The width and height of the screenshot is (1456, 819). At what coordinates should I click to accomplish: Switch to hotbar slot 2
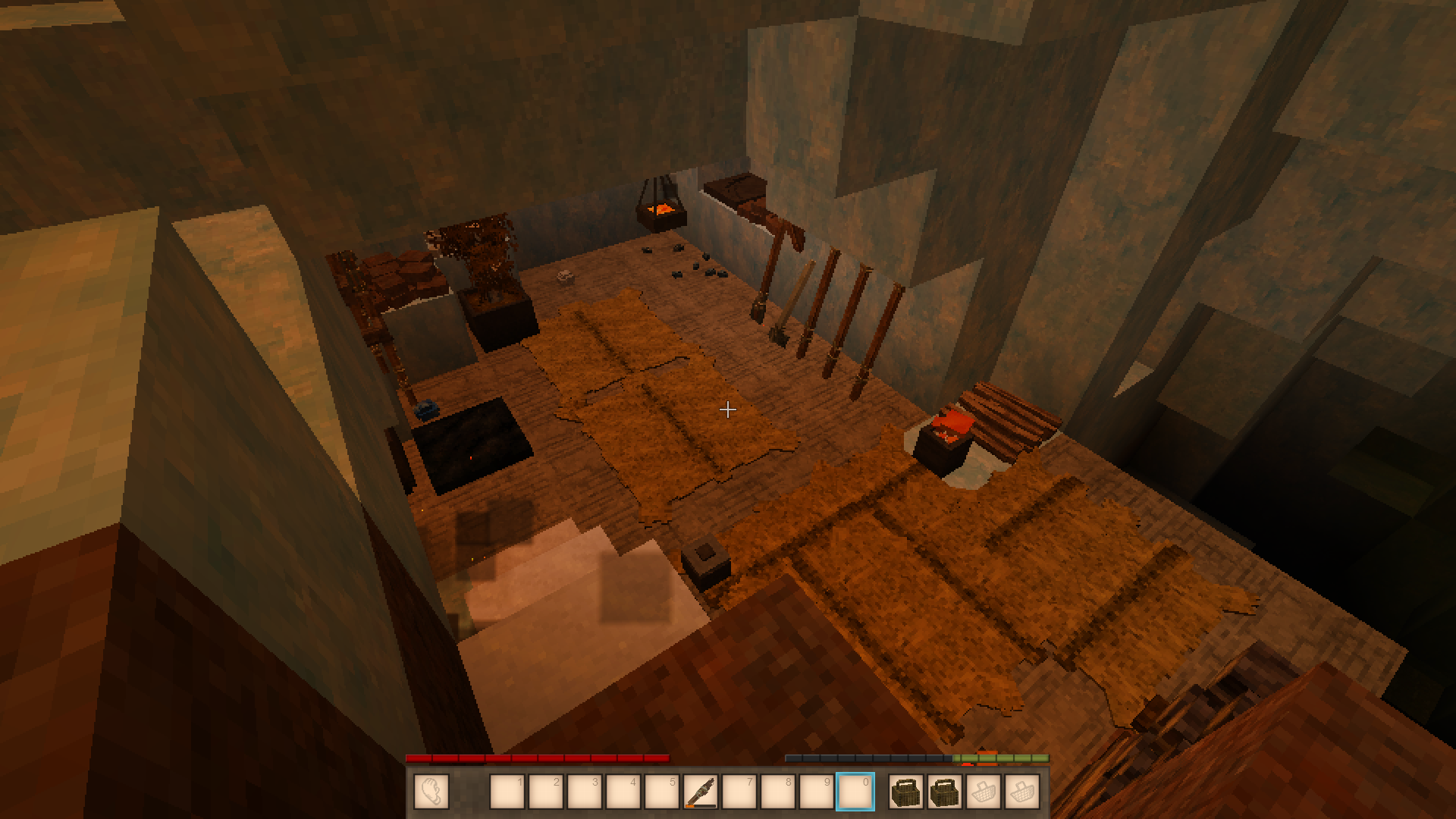tap(546, 792)
